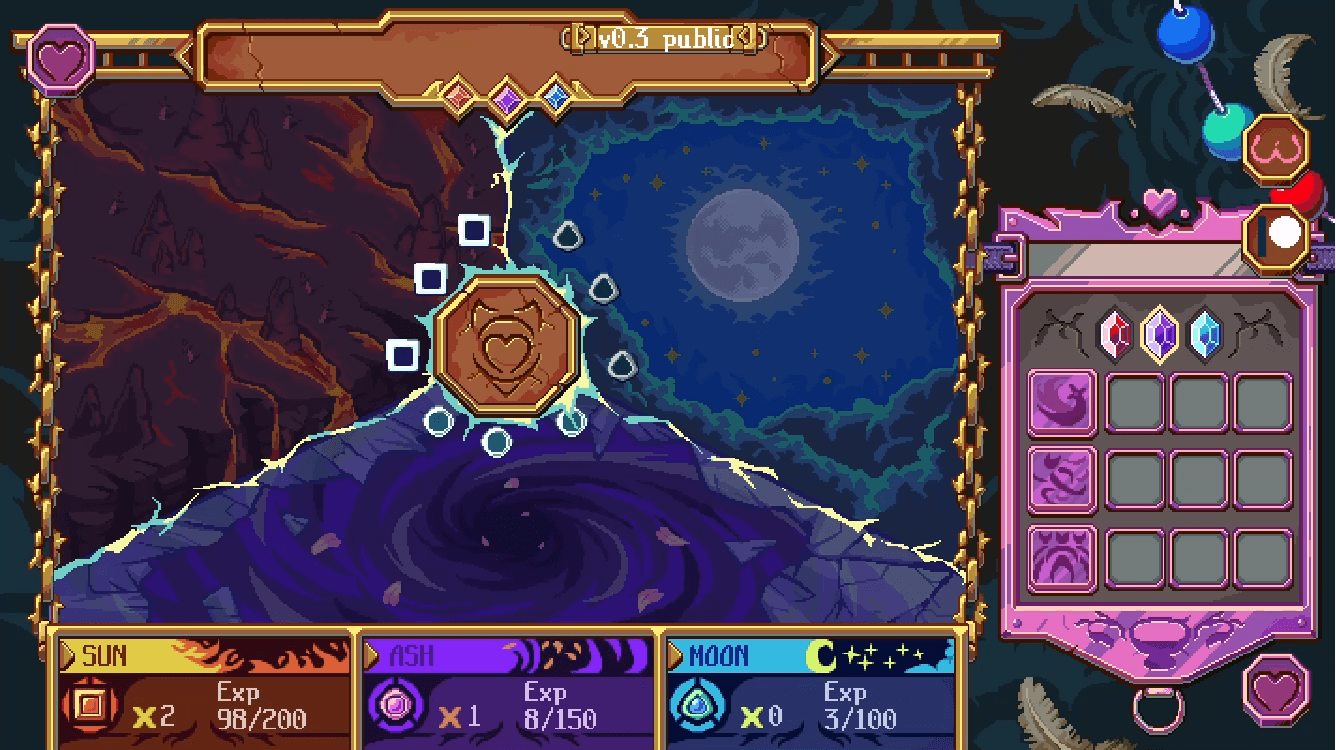
Task: Switch to the purple gem tab
Action: [1160, 333]
